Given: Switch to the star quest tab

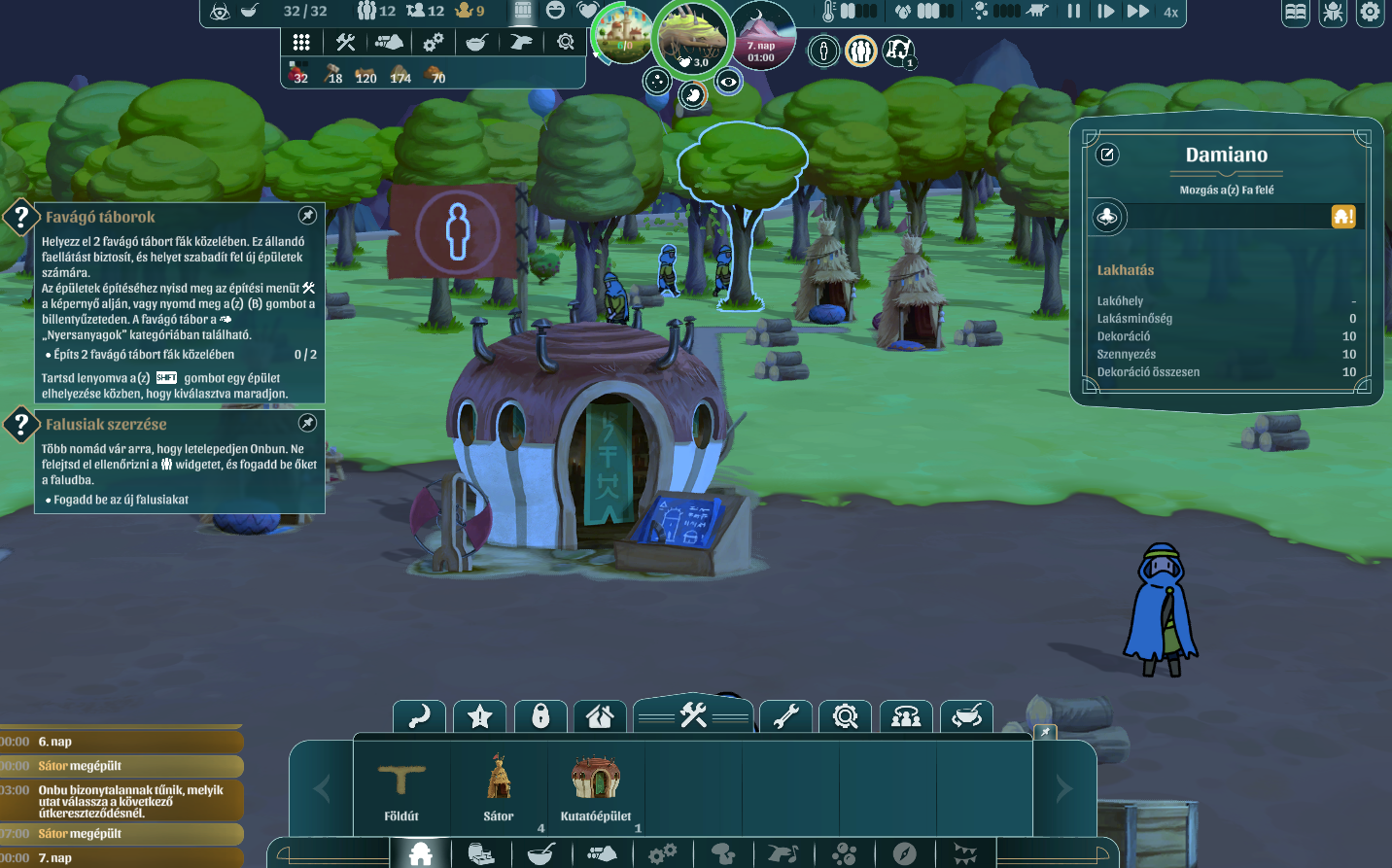Looking at the screenshot, I should click(x=480, y=717).
